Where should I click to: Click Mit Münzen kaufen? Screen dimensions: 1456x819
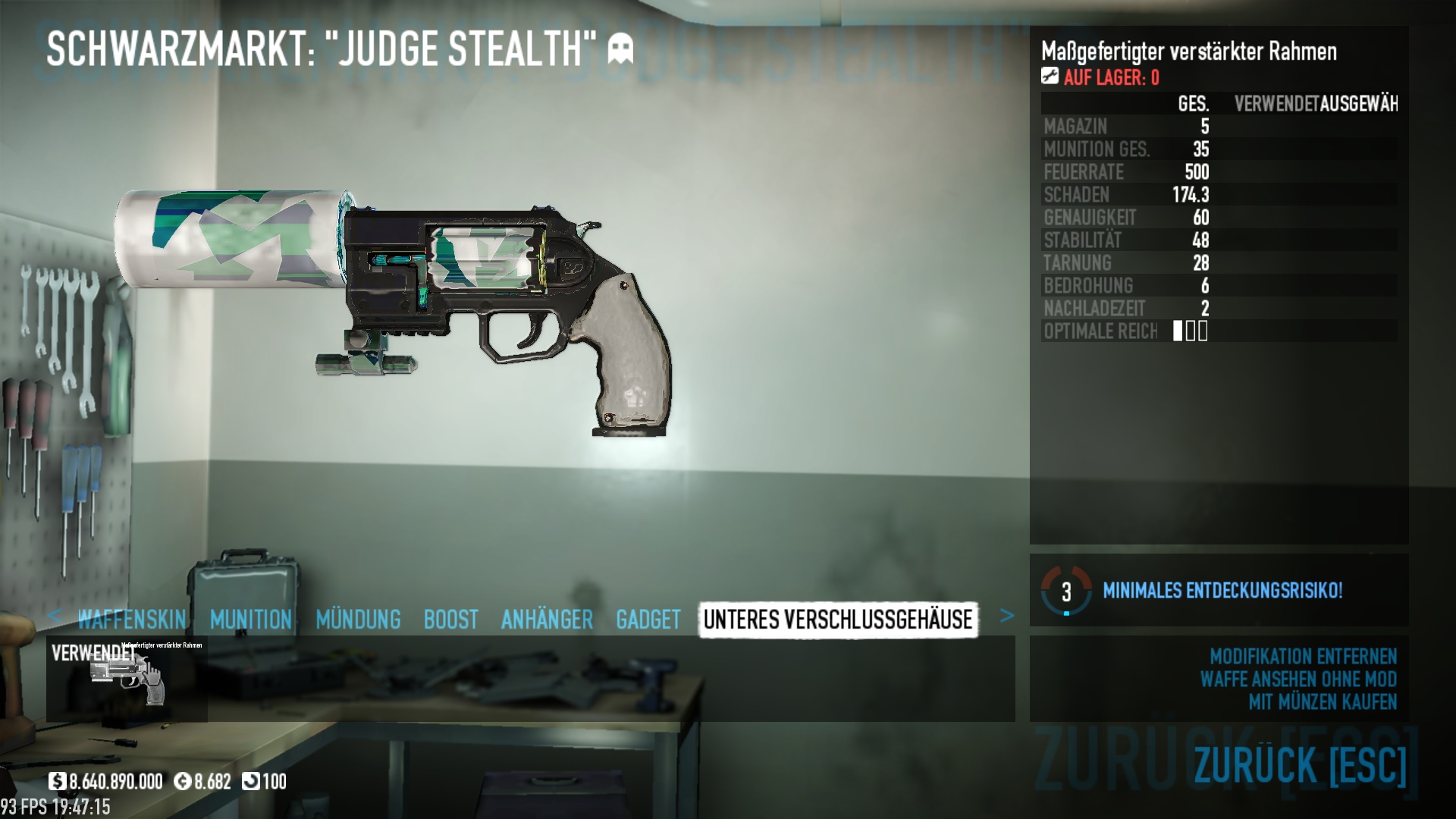1323,702
